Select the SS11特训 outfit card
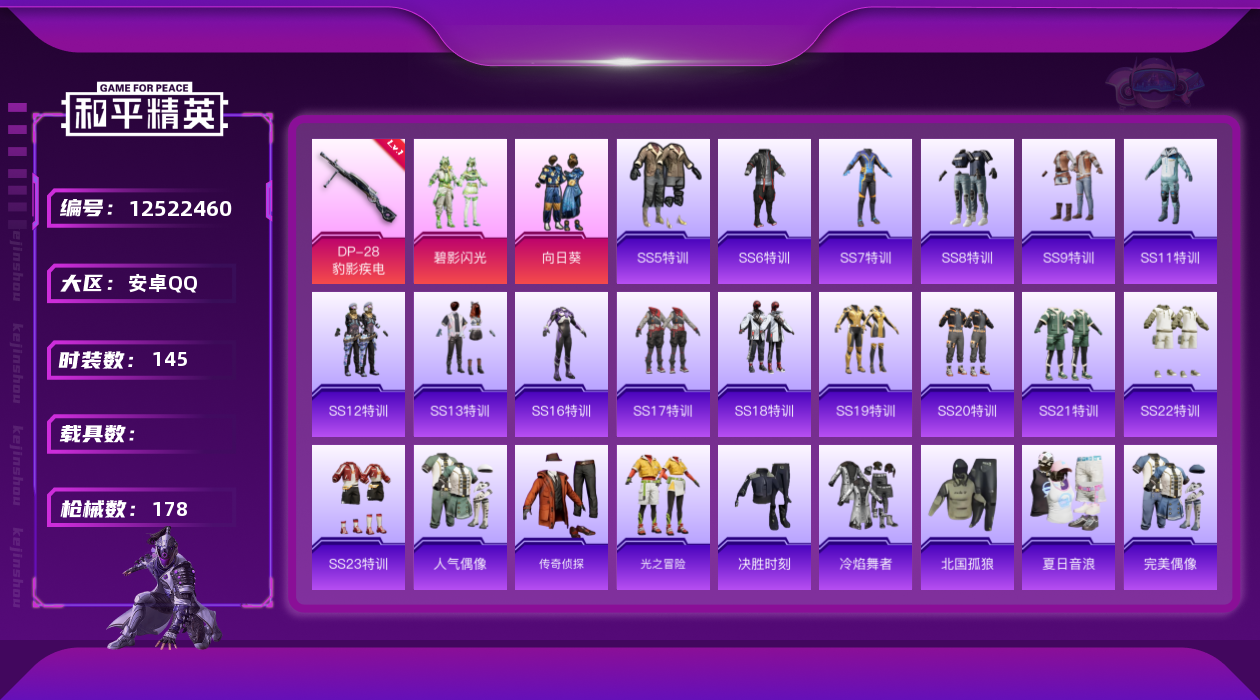 [x=1170, y=211]
